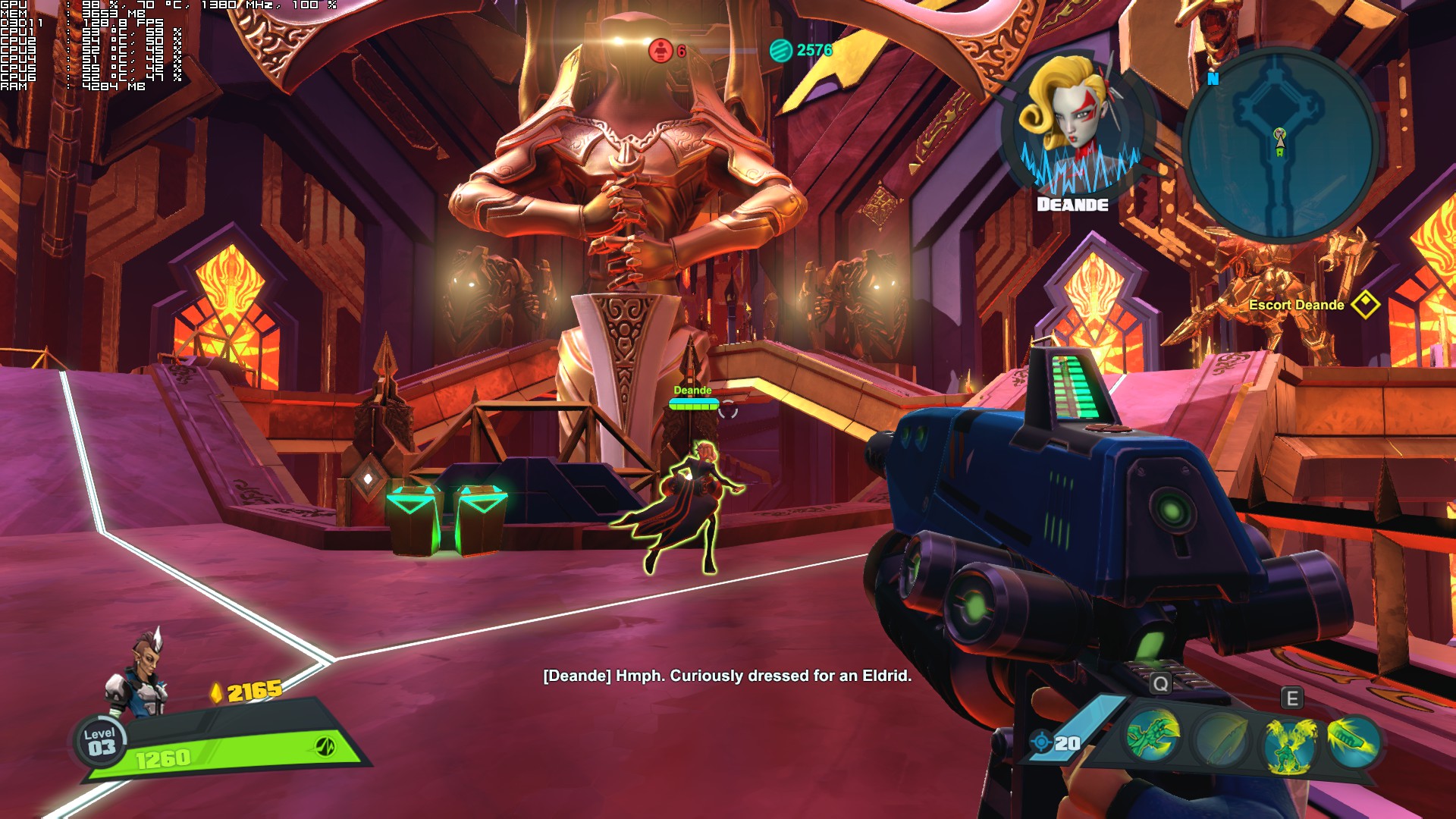
Task: Click the yellow shard currency icon
Action: pyautogui.click(x=216, y=692)
